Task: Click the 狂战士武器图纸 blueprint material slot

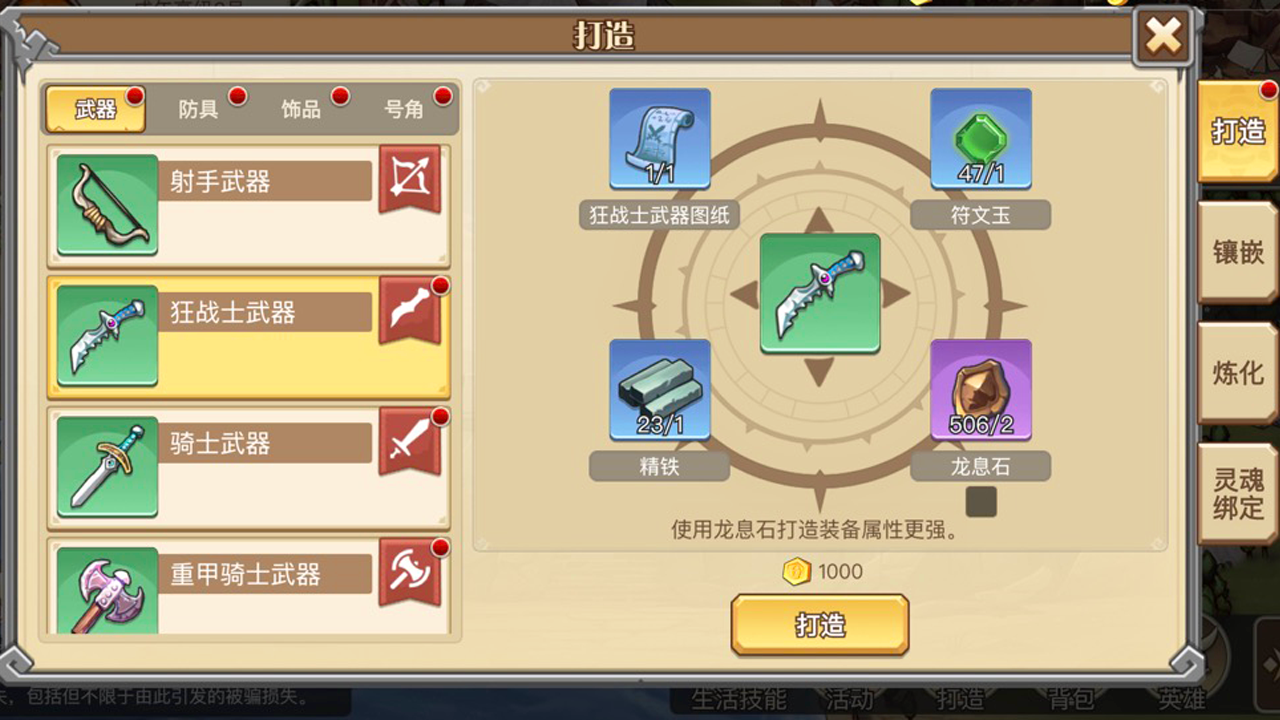Action: point(660,139)
